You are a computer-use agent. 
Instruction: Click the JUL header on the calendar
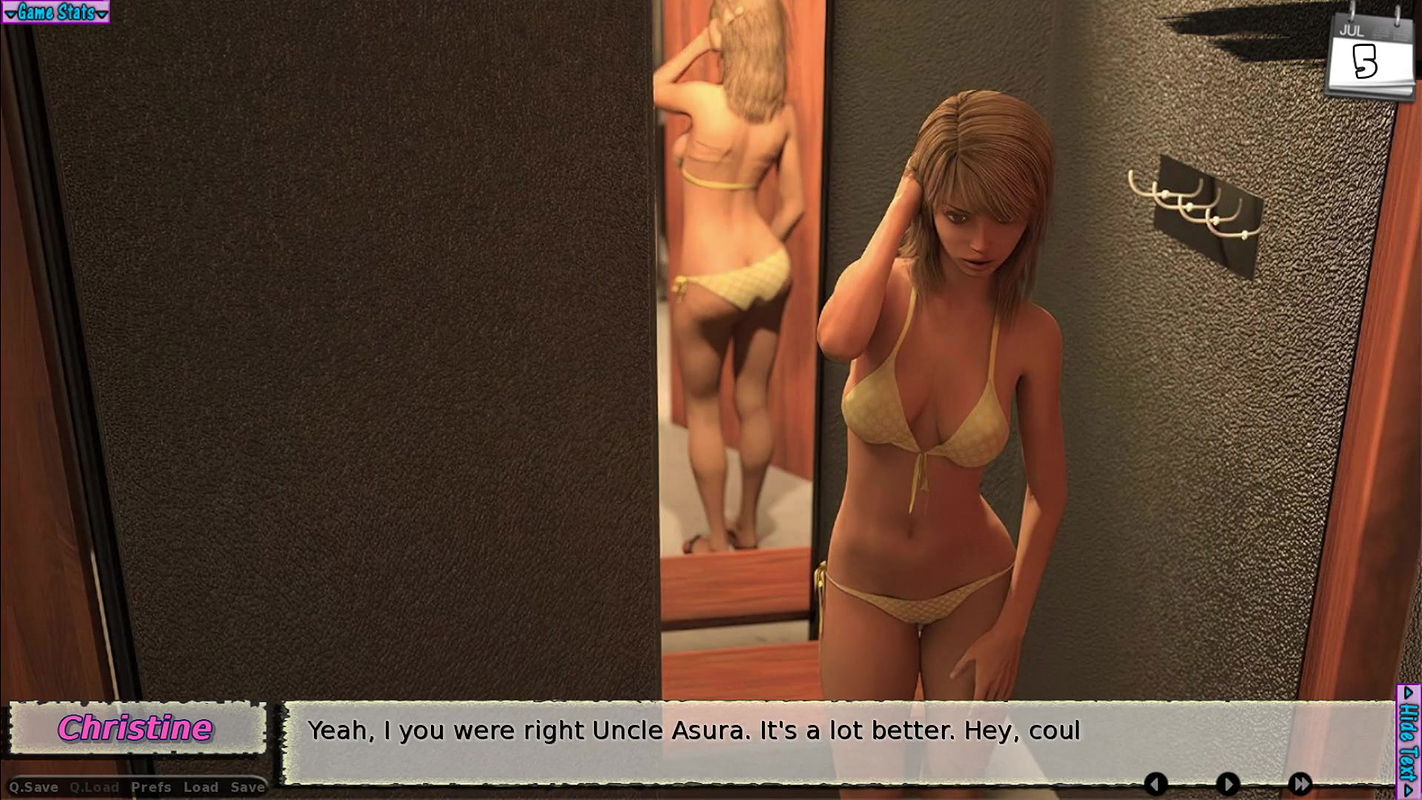[x=1352, y=30]
